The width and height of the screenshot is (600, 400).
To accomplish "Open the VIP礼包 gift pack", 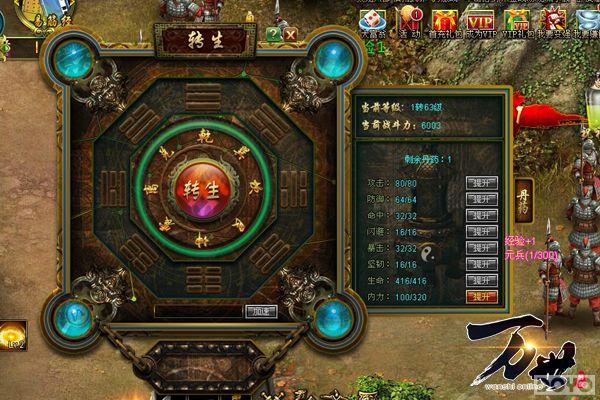I will click(x=519, y=18).
